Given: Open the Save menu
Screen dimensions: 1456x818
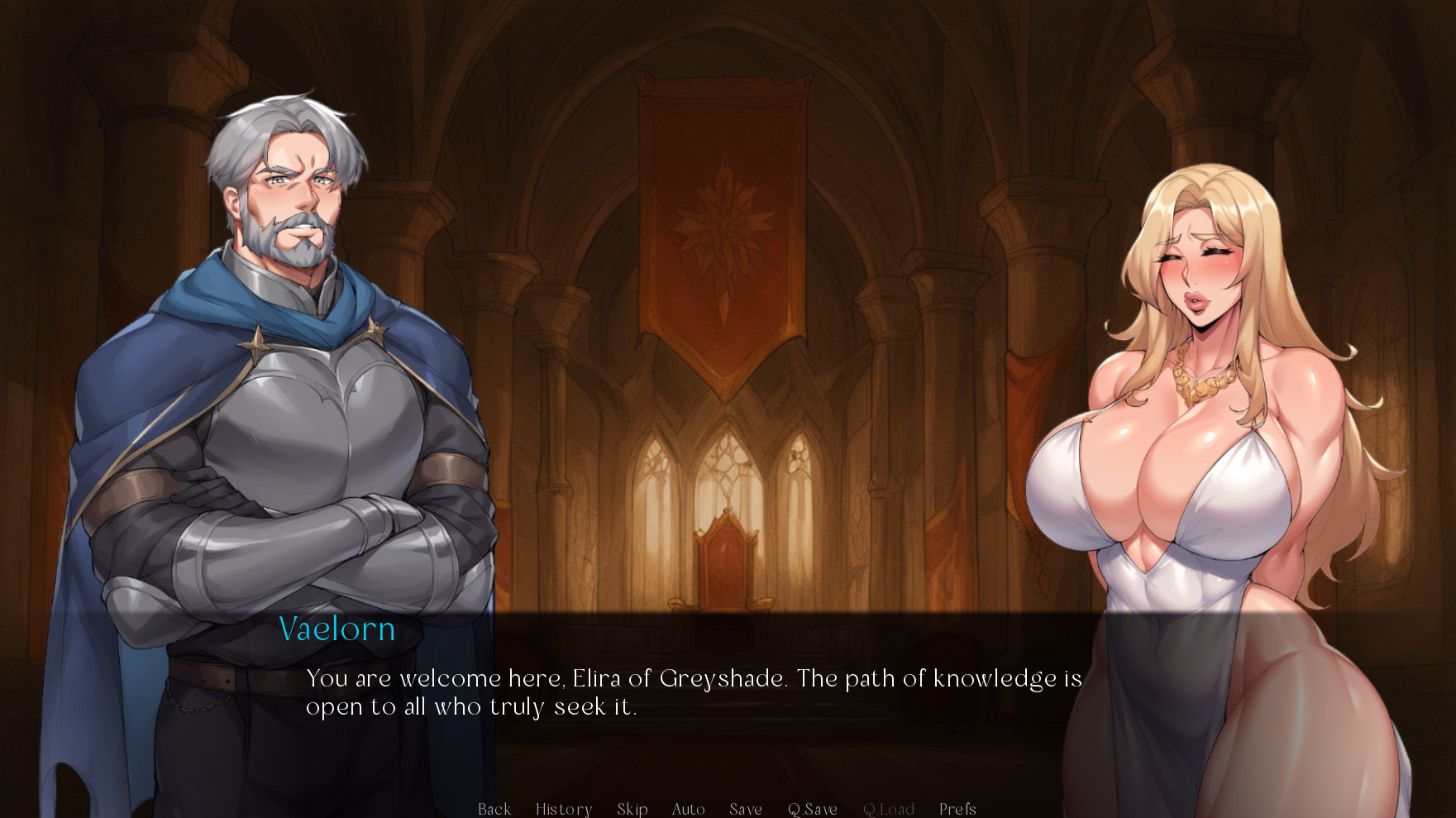Looking at the screenshot, I should tap(746, 809).
